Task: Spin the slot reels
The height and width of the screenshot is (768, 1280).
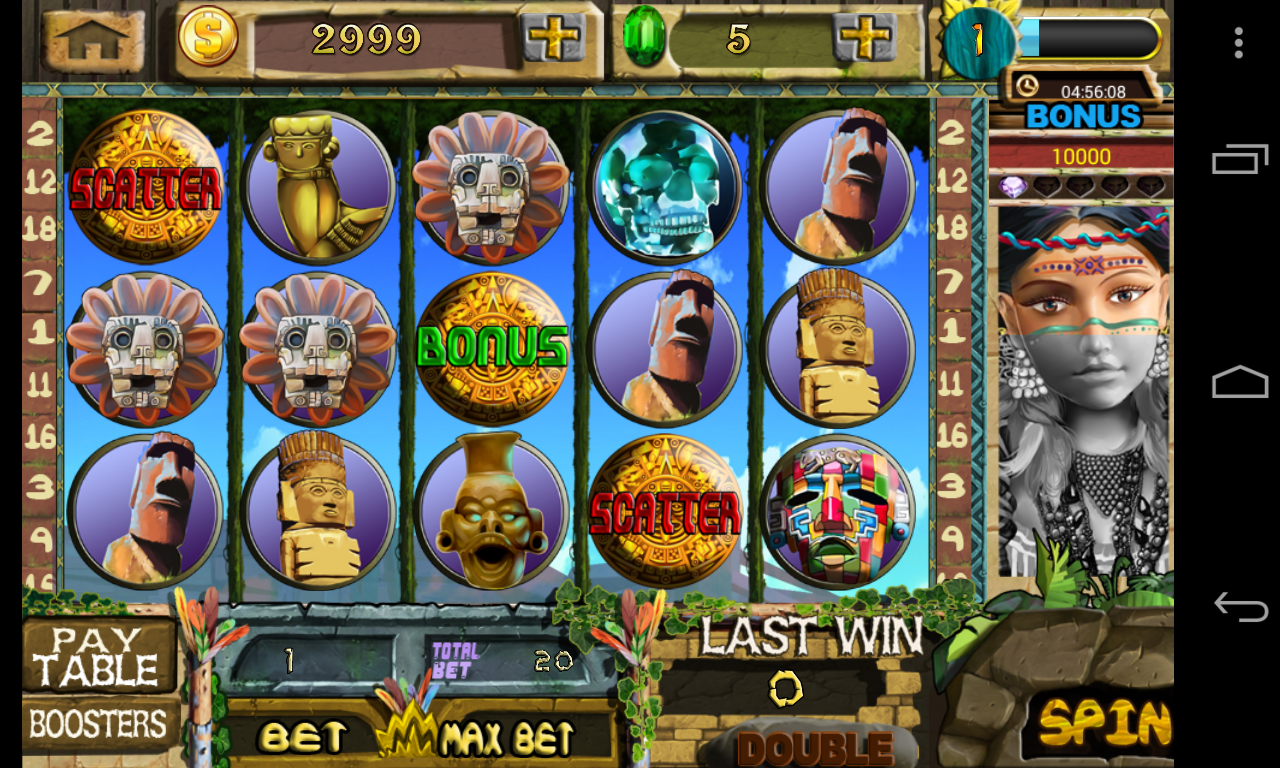Action: [x=1100, y=724]
